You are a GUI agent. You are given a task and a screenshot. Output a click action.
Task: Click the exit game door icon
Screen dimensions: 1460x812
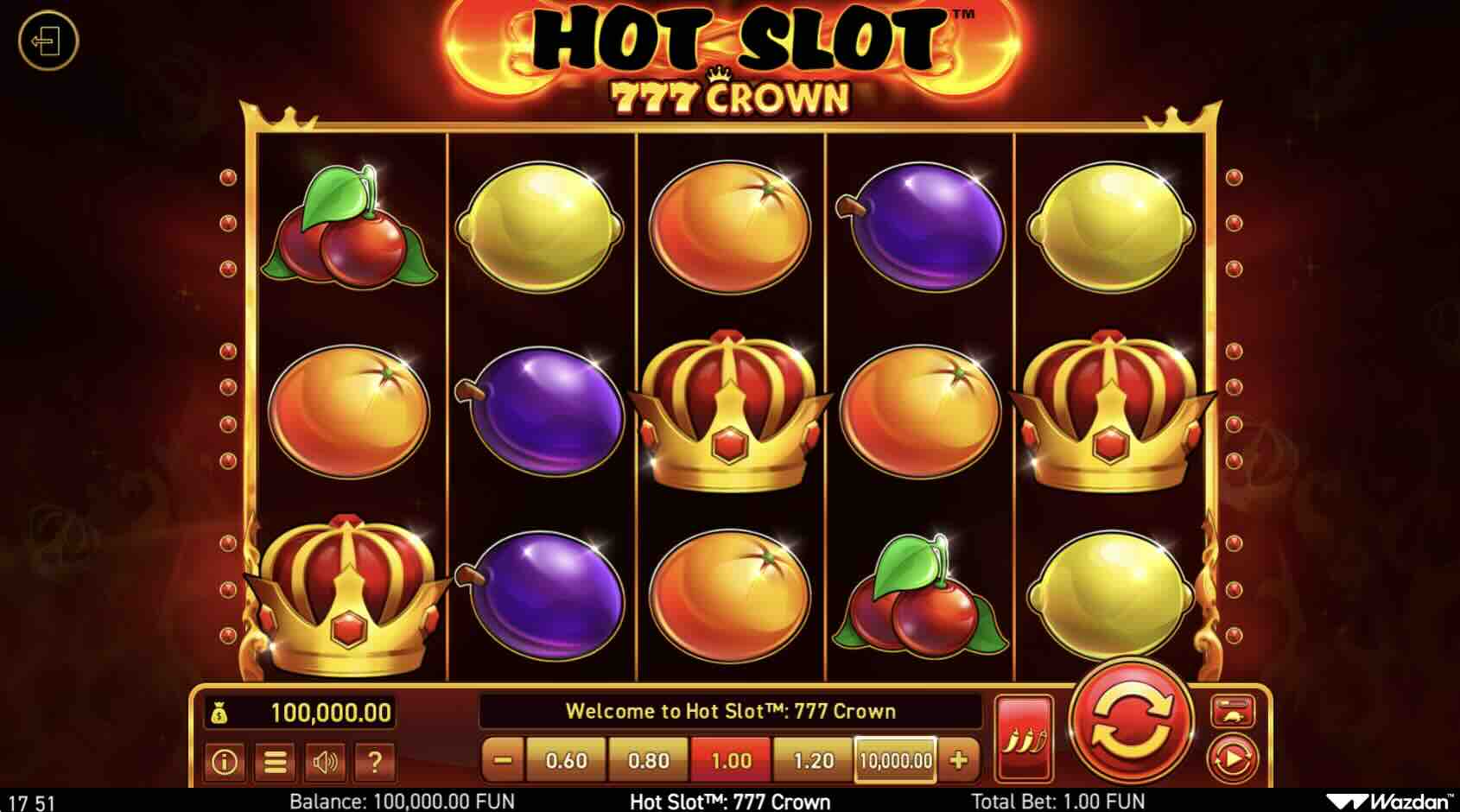pyautogui.click(x=52, y=39)
